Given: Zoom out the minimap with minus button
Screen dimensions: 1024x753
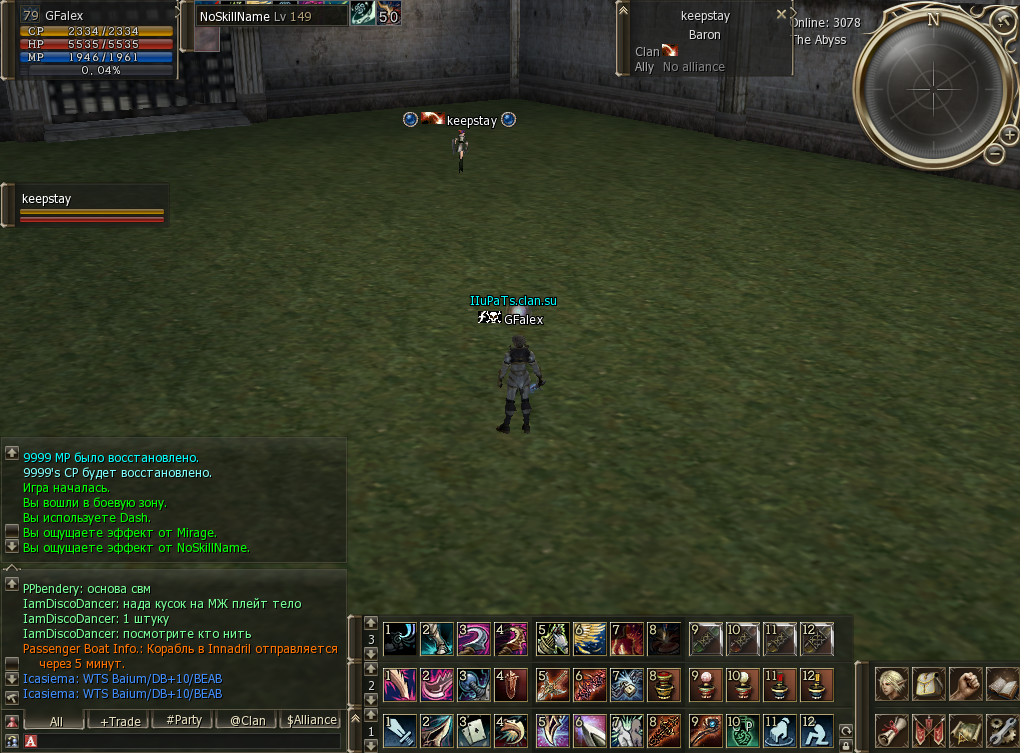Looking at the screenshot, I should point(994,153).
